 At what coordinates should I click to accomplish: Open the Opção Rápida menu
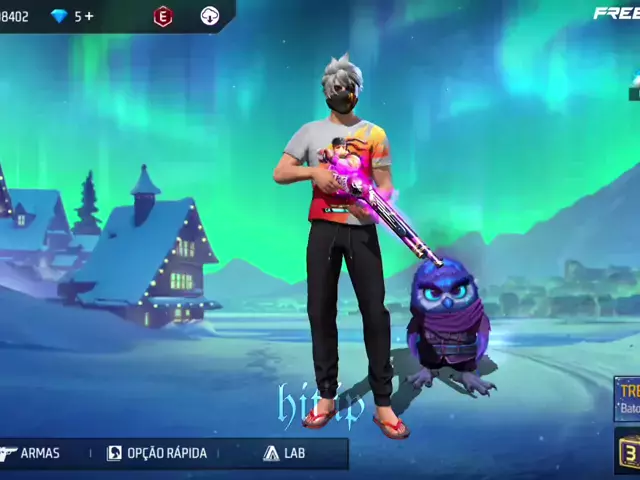pyautogui.click(x=157, y=453)
